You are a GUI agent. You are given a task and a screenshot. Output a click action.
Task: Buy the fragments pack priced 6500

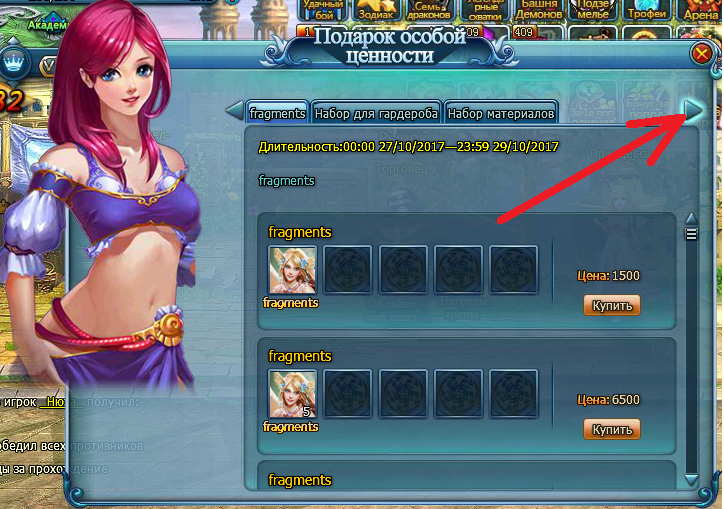tap(612, 429)
